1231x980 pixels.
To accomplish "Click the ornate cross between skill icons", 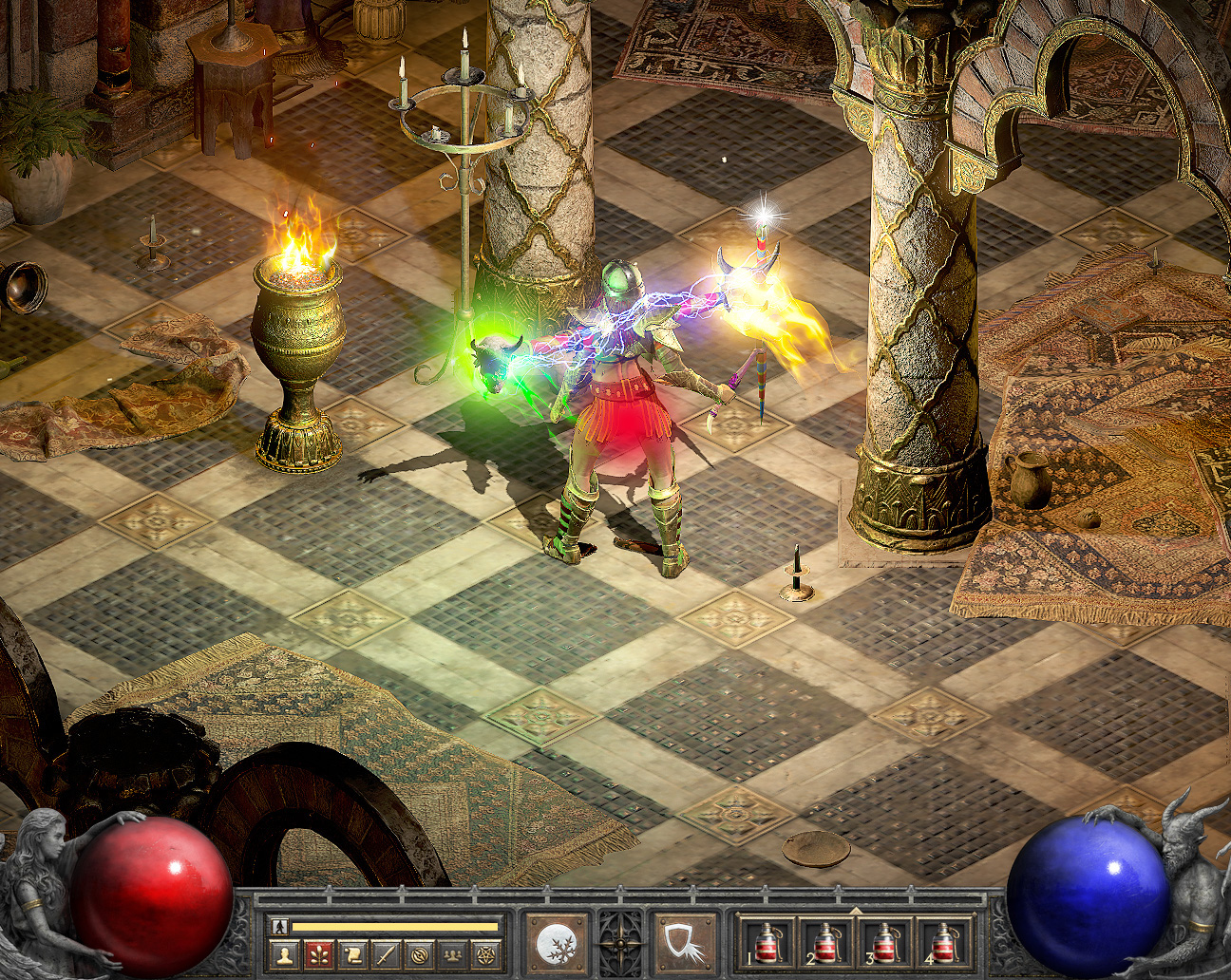I will [x=618, y=943].
